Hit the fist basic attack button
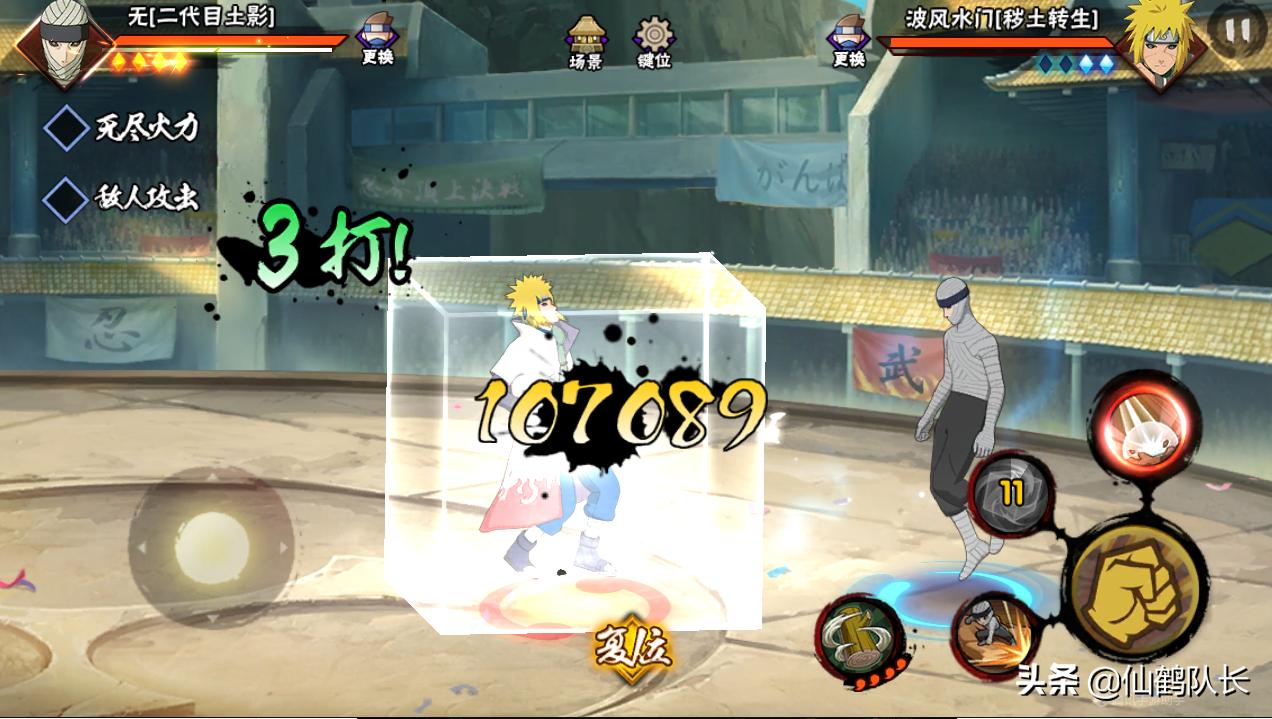The height and width of the screenshot is (719, 1272). [x=1132, y=586]
